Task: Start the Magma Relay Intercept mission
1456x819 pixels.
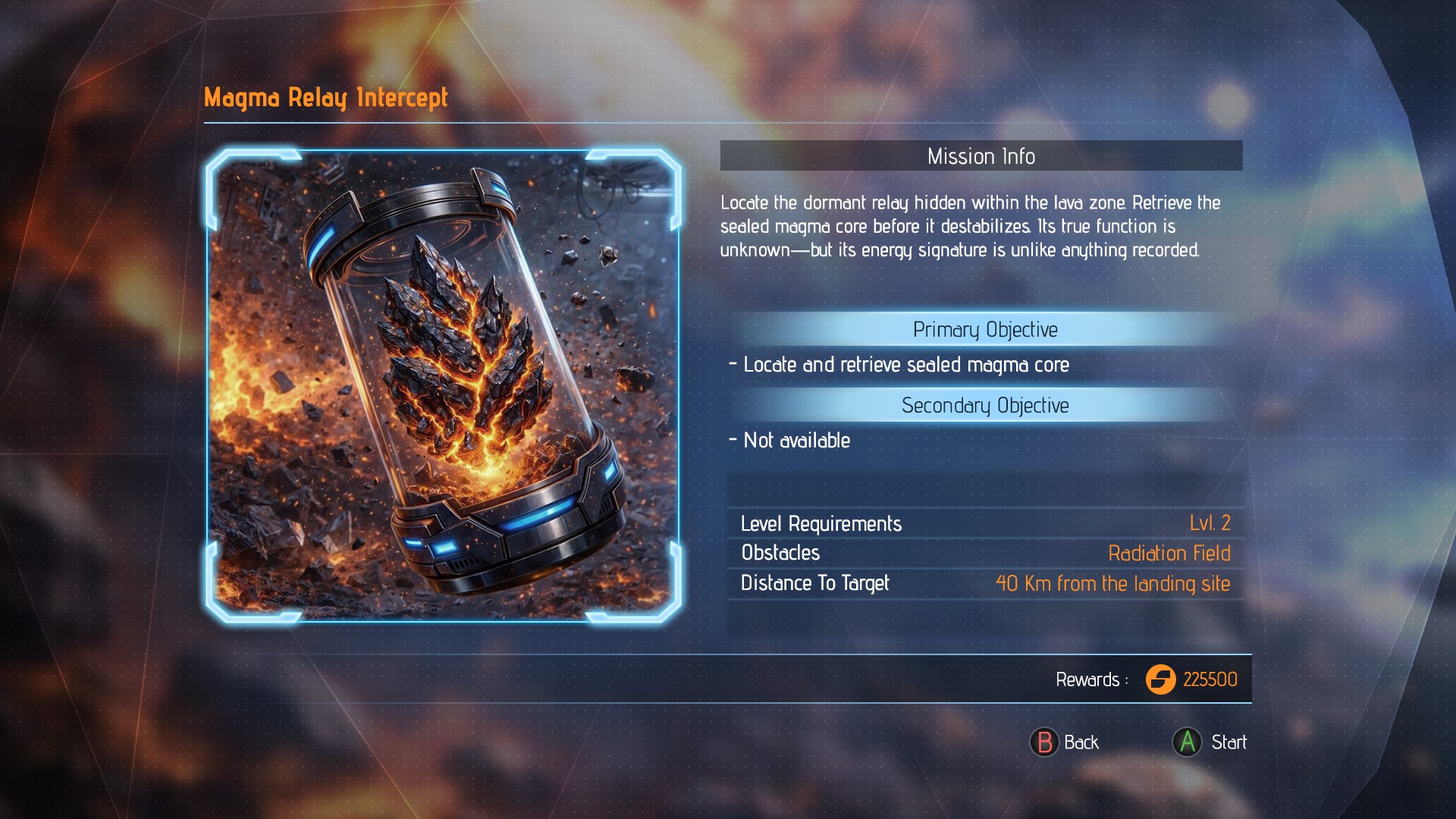Action: pyautogui.click(x=1210, y=742)
